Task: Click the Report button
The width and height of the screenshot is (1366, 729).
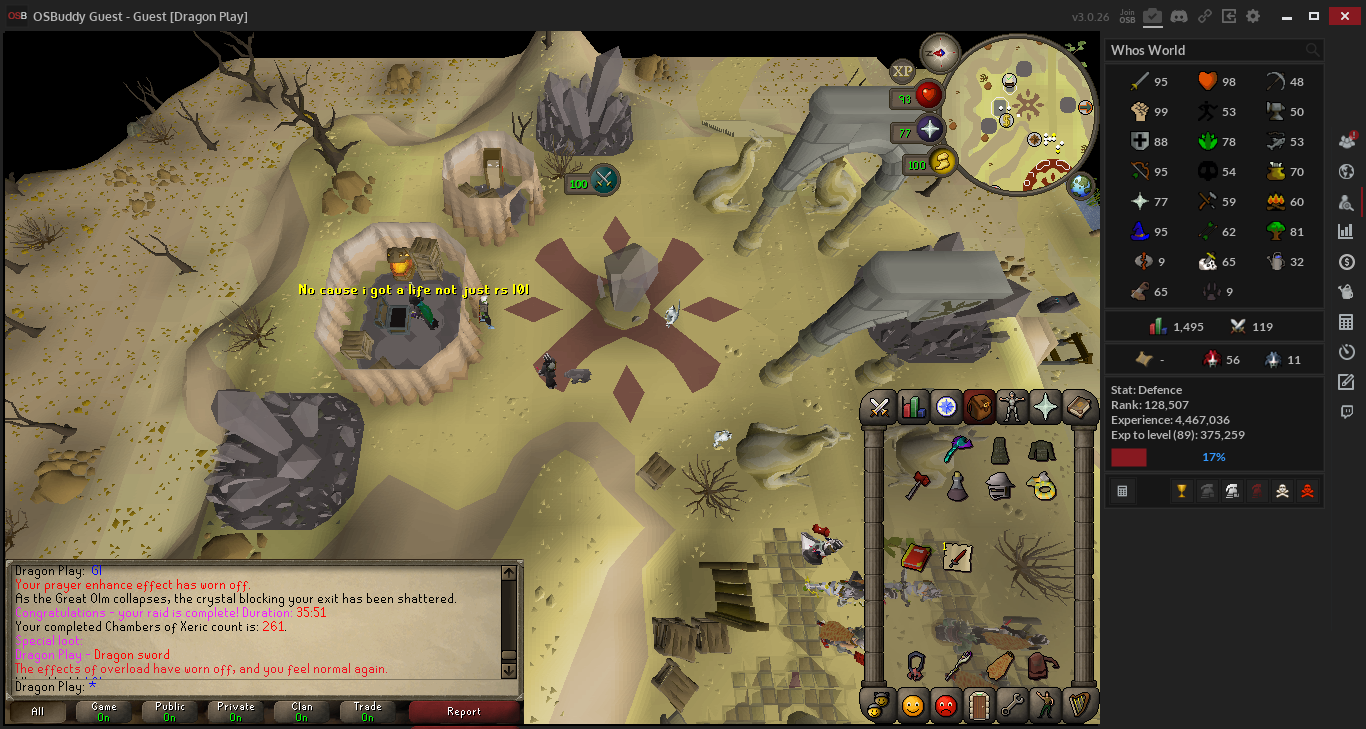Action: [464, 711]
